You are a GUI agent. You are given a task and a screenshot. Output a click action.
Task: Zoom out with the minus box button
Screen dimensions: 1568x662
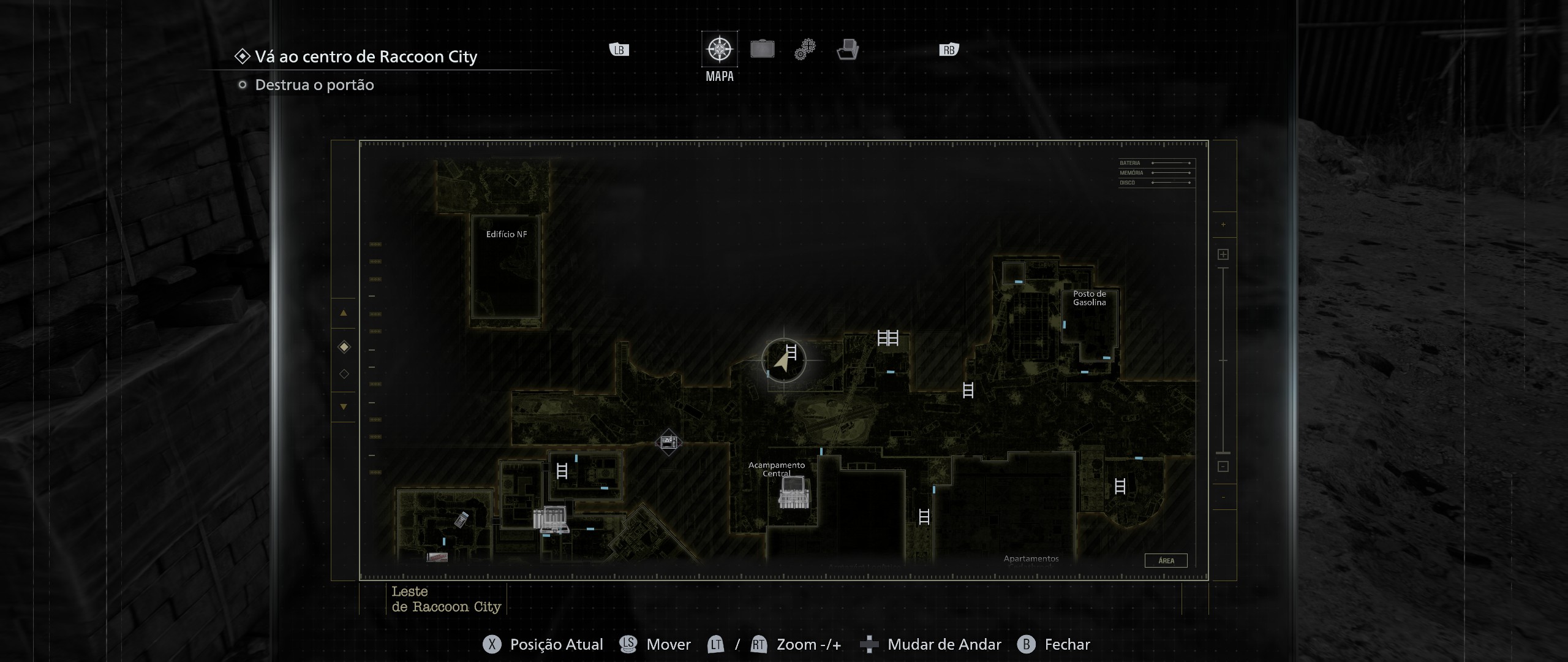[1223, 466]
